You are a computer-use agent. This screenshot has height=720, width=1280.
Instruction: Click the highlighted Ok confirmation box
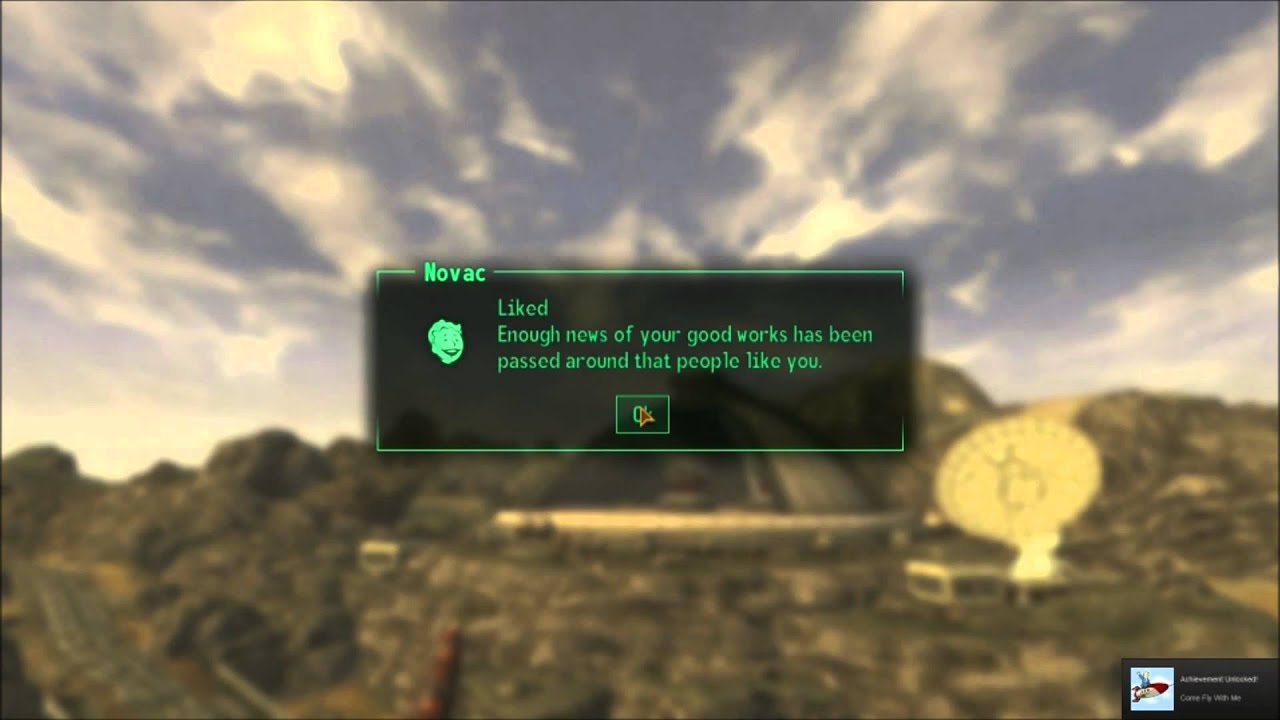tap(641, 414)
